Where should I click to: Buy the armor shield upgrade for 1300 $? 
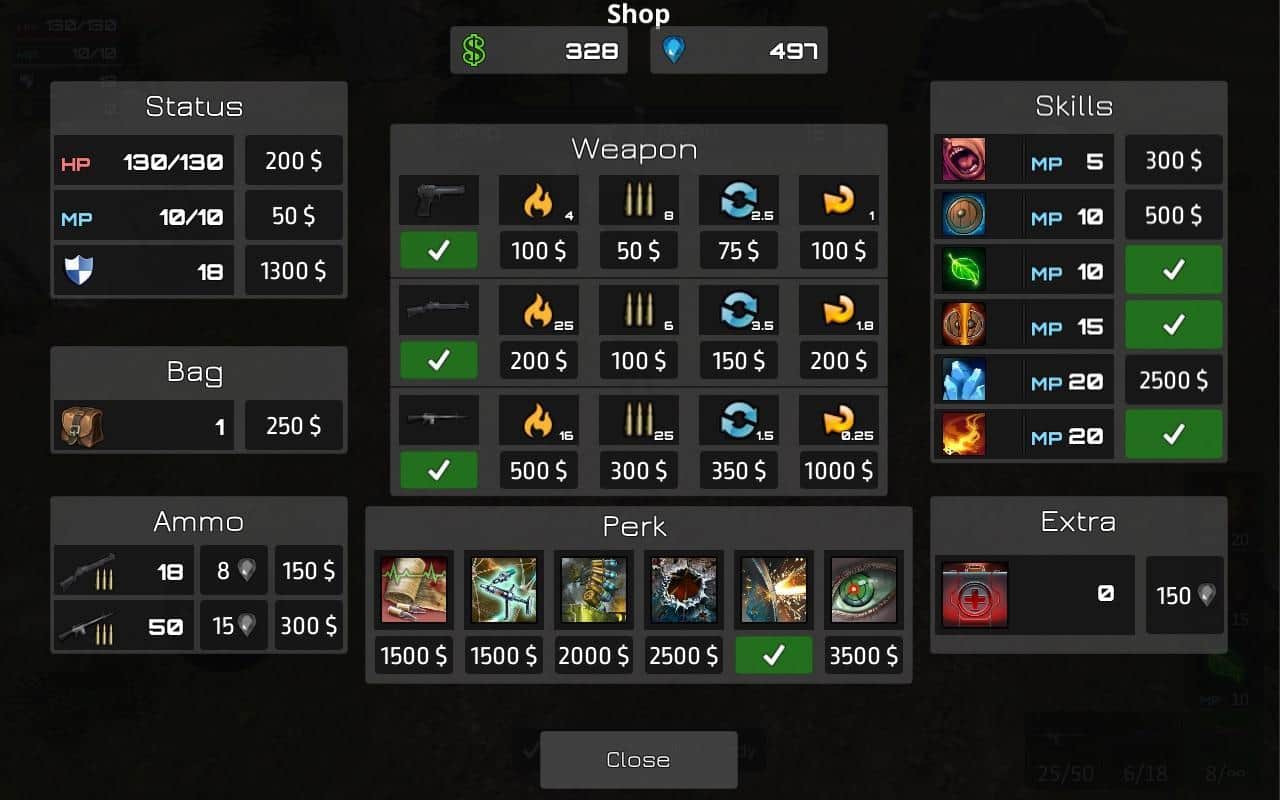point(294,271)
